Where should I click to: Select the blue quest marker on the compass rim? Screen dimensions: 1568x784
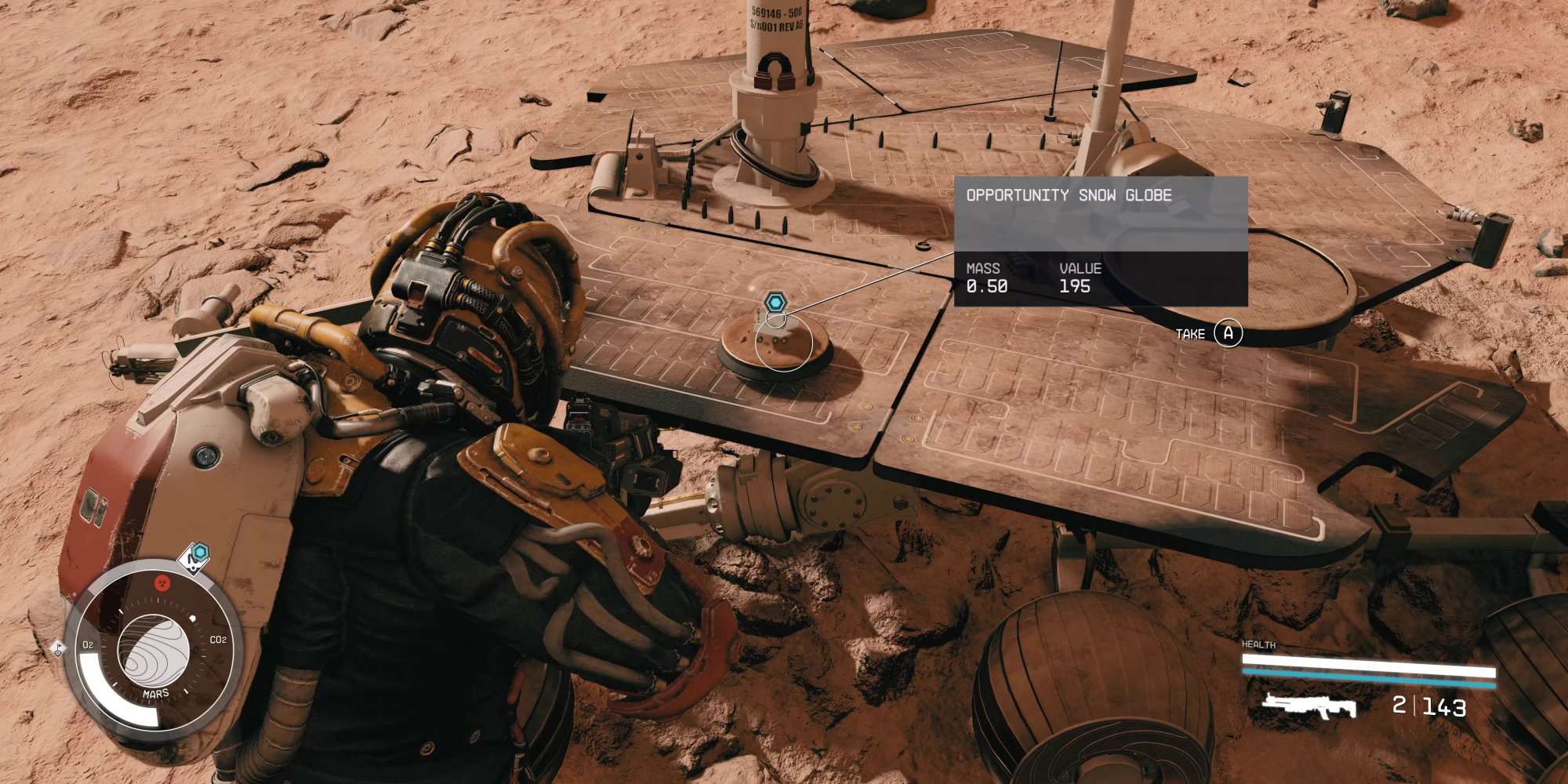199,553
